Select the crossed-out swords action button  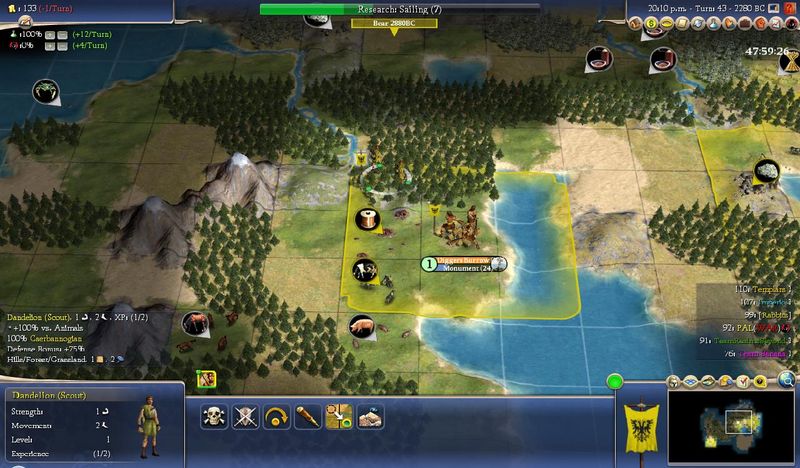point(245,415)
